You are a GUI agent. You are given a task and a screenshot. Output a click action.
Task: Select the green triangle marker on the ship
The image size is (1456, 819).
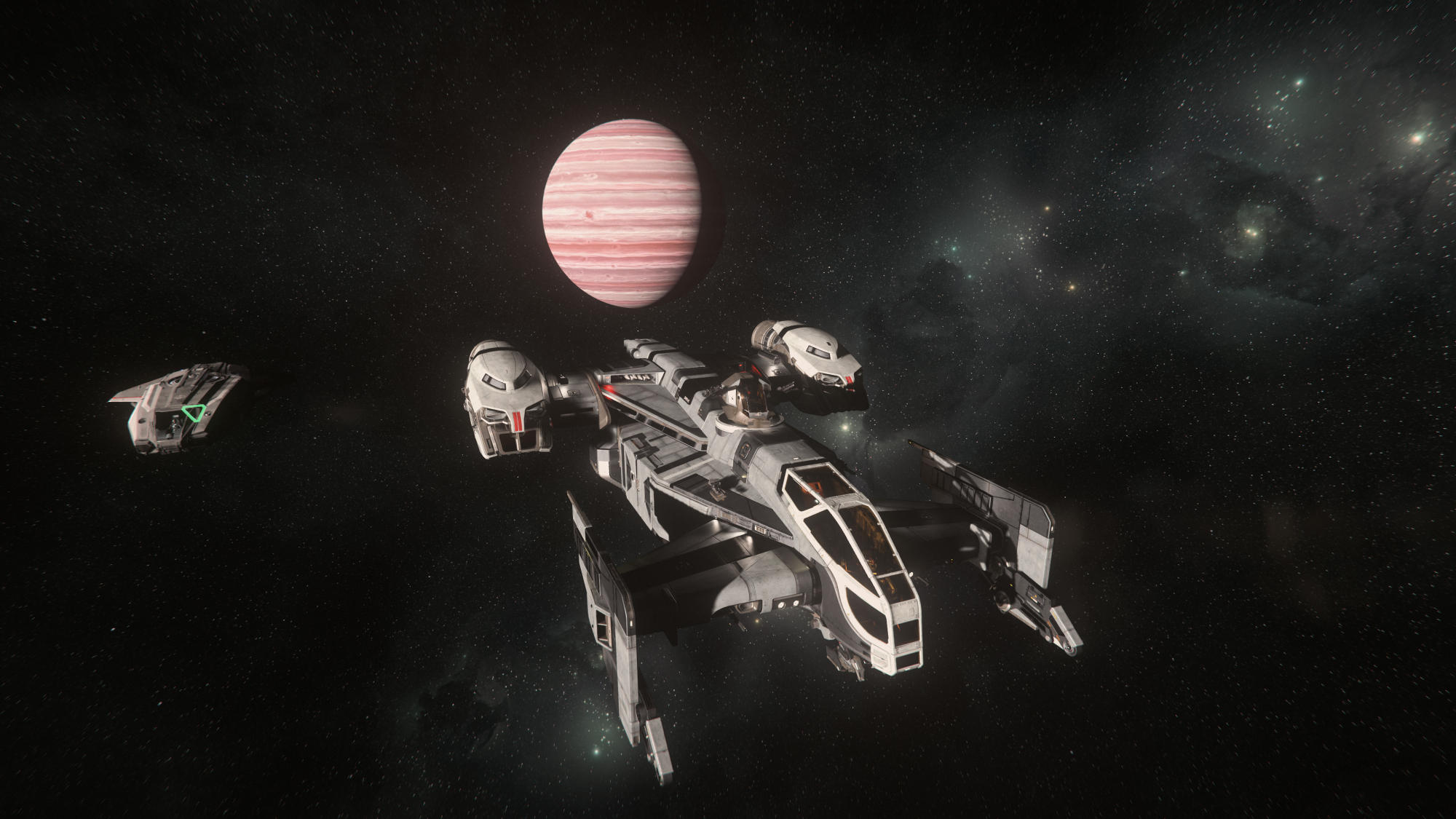[193, 414]
